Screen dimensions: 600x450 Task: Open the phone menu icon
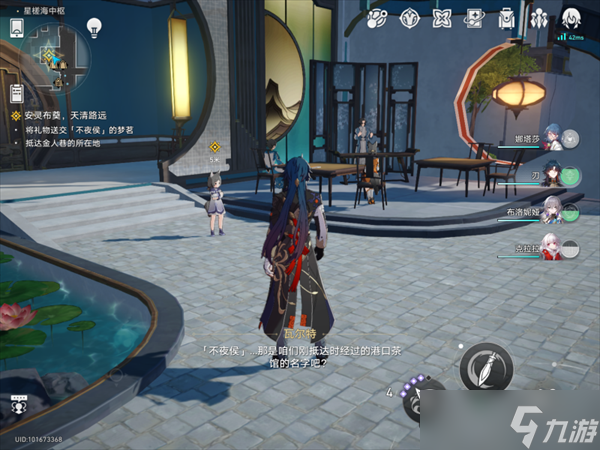click(17, 29)
